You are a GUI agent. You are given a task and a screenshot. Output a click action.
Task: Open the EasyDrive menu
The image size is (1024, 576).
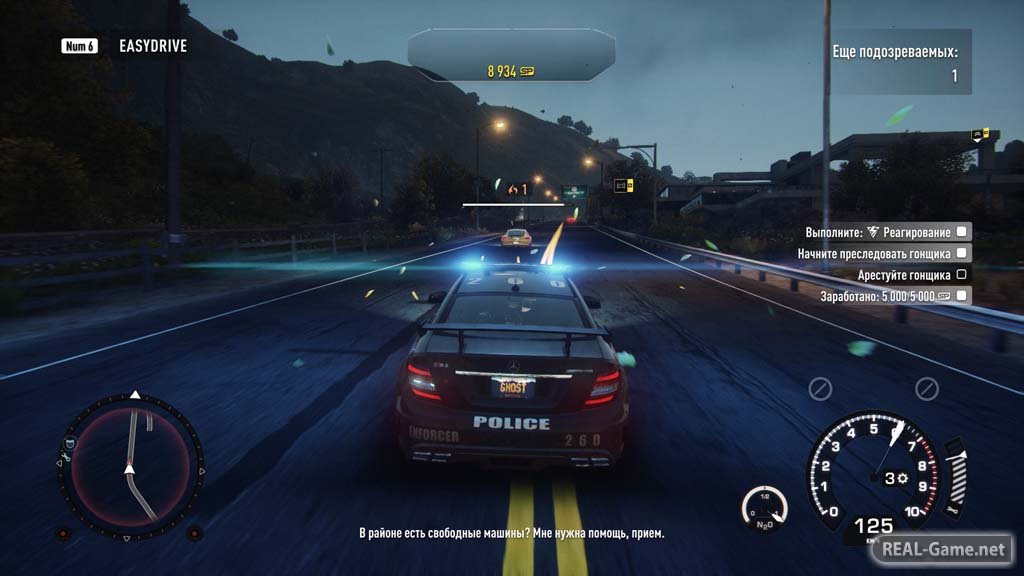pyautogui.click(x=152, y=46)
